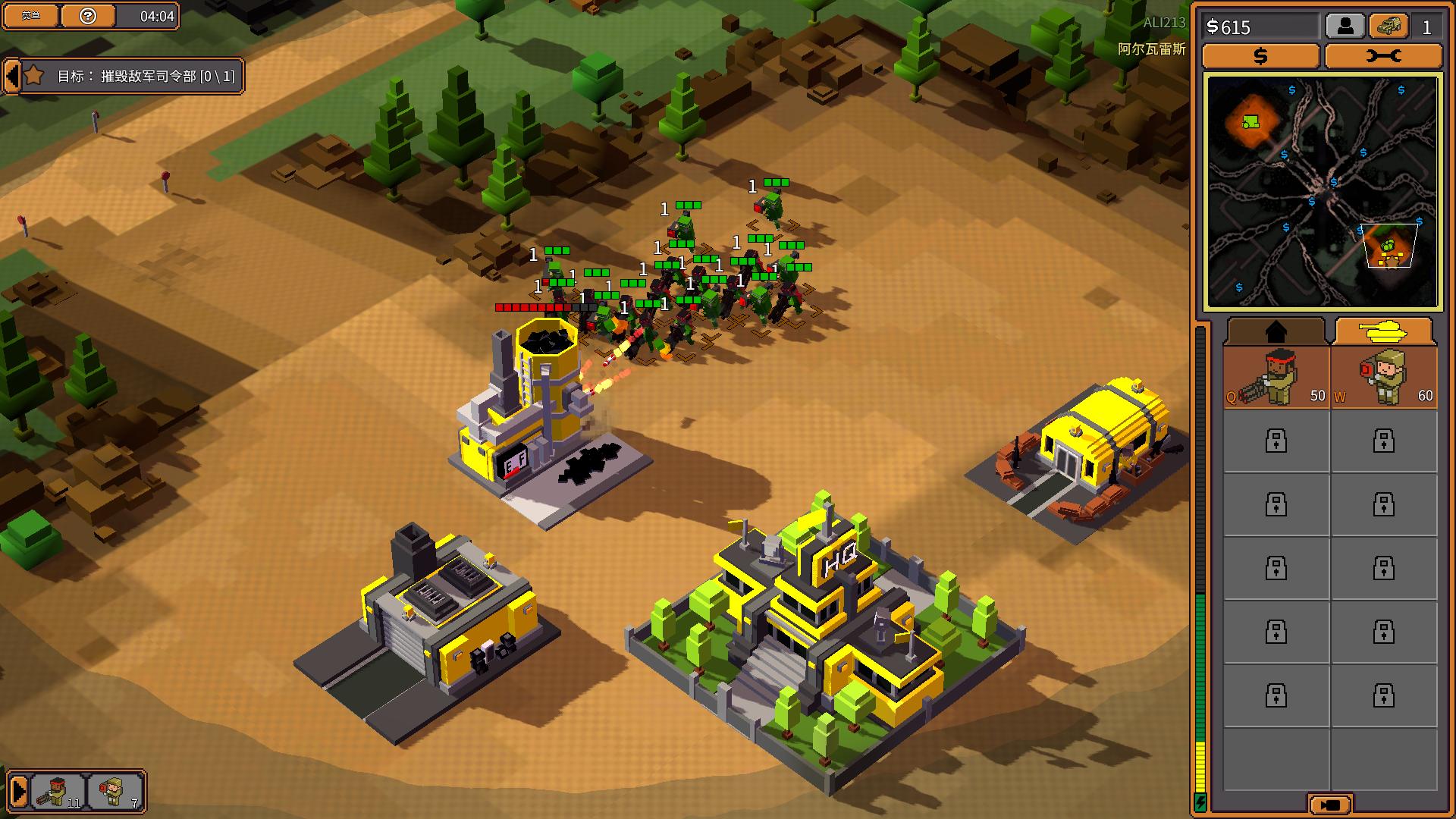Click the wrench repair icon
This screenshot has height=819, width=1456.
[1383, 55]
